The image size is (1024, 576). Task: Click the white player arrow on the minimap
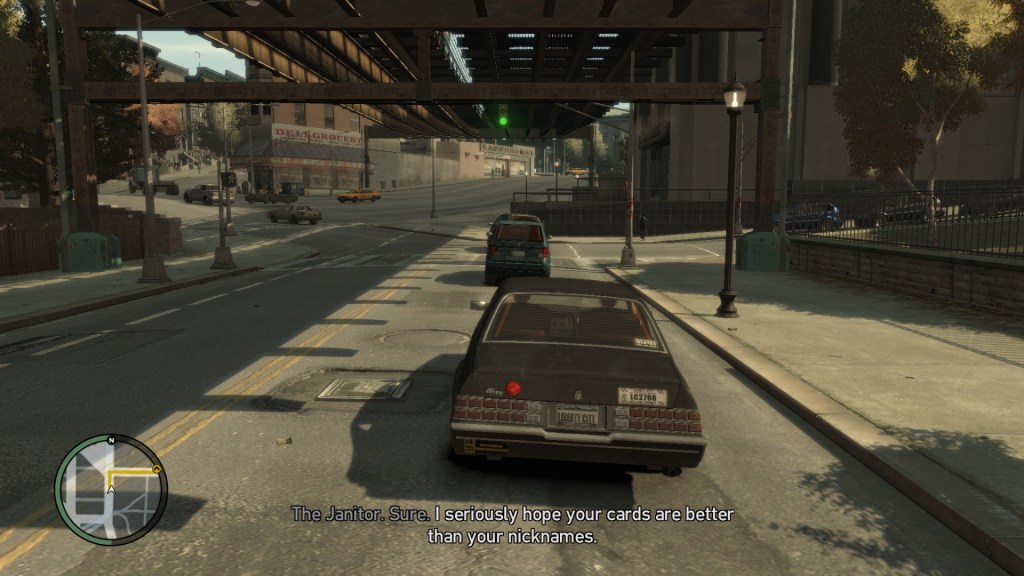point(111,489)
